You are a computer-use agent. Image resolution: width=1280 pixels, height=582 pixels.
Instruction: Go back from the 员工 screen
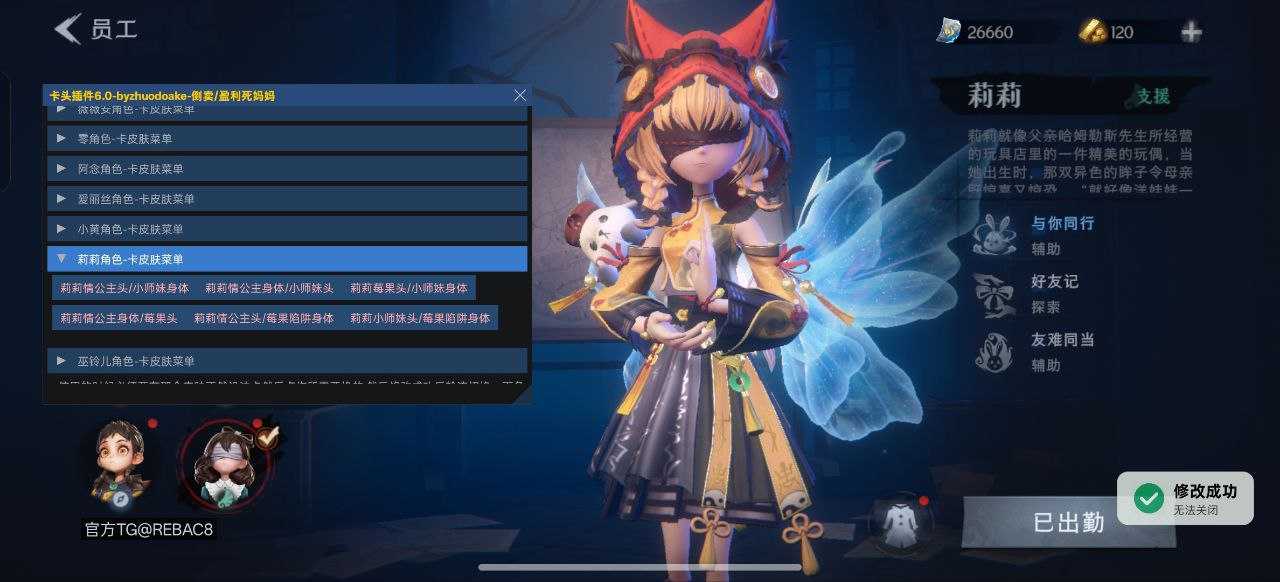pyautogui.click(x=68, y=29)
